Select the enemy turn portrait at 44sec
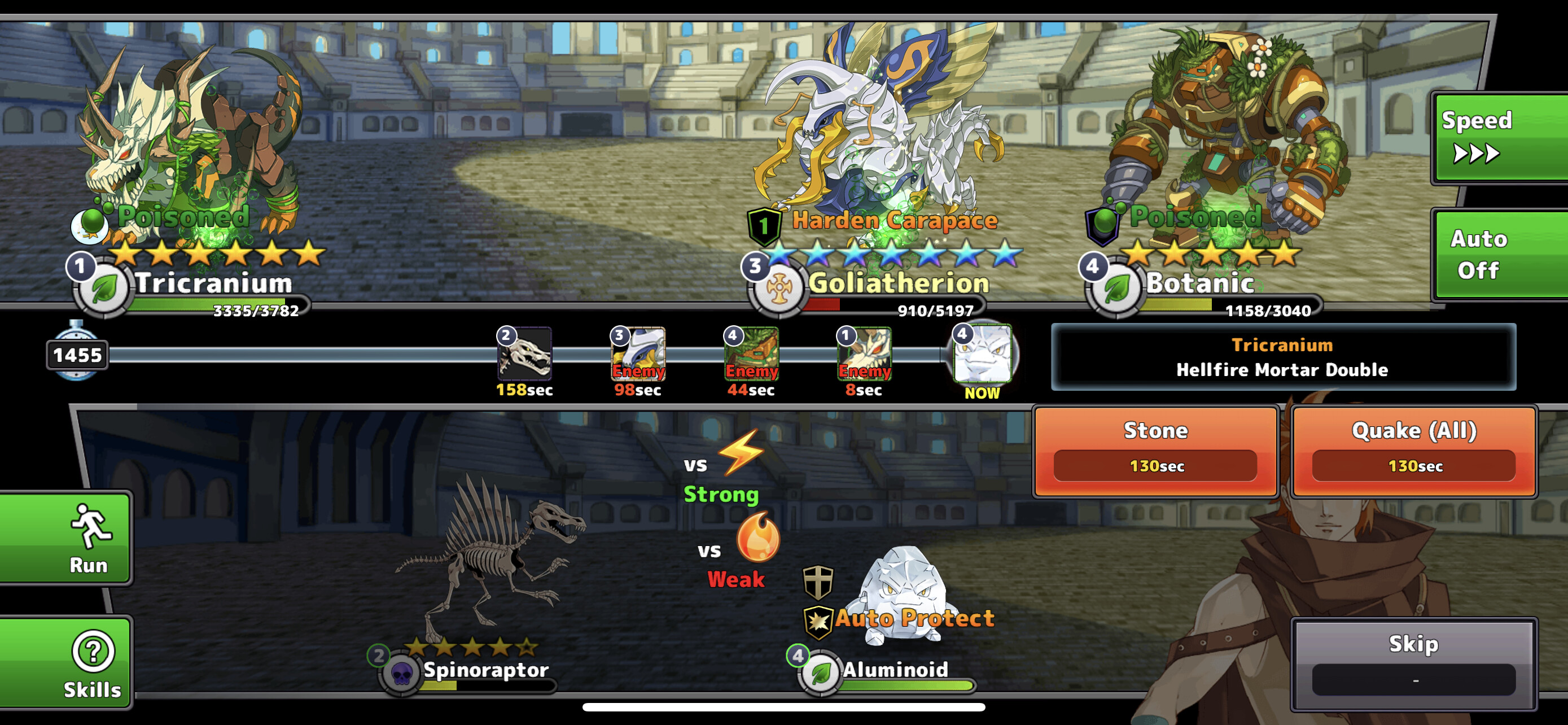 pyautogui.click(x=751, y=353)
